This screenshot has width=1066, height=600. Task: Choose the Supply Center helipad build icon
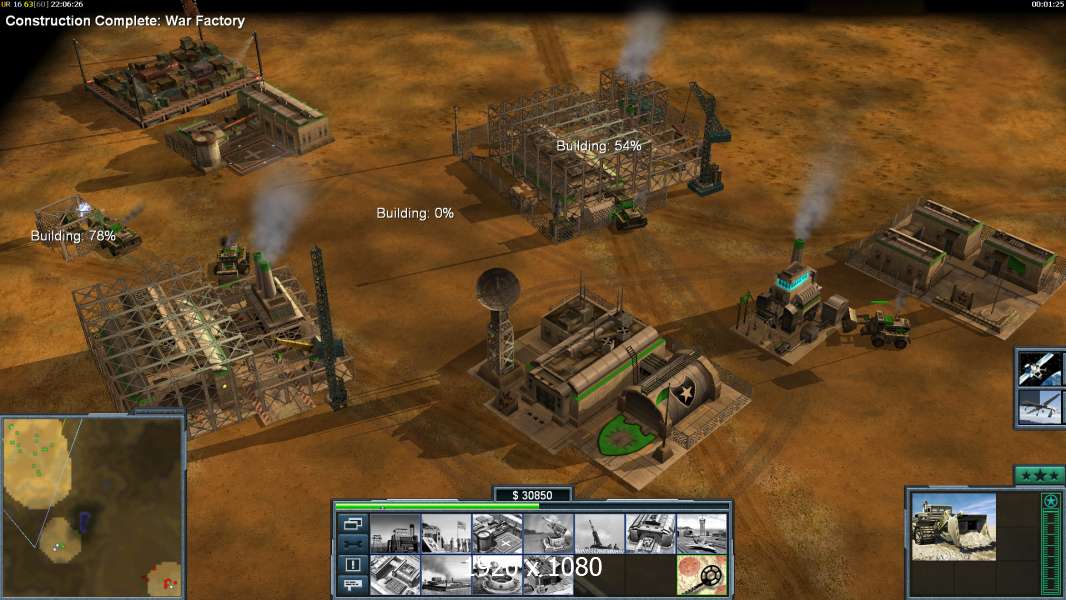point(496,533)
